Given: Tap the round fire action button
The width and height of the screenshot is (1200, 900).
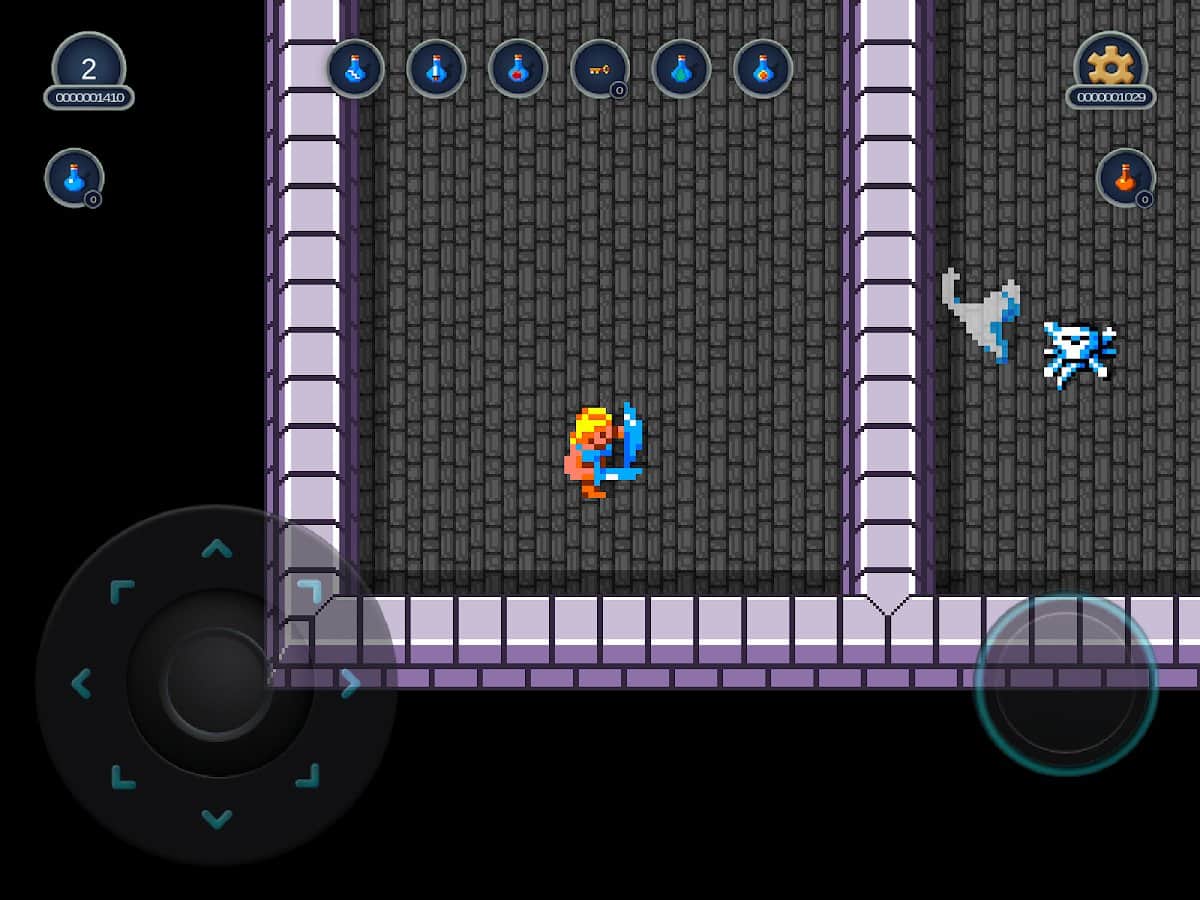Looking at the screenshot, I should [1066, 684].
